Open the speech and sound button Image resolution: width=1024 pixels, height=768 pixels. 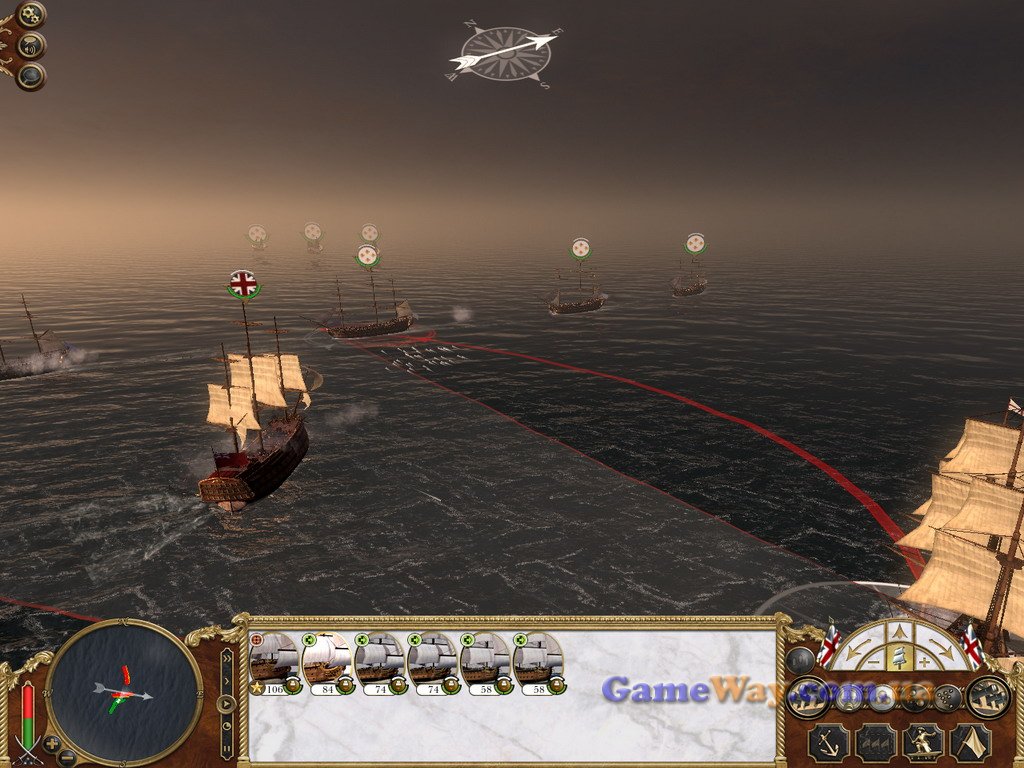(31, 45)
